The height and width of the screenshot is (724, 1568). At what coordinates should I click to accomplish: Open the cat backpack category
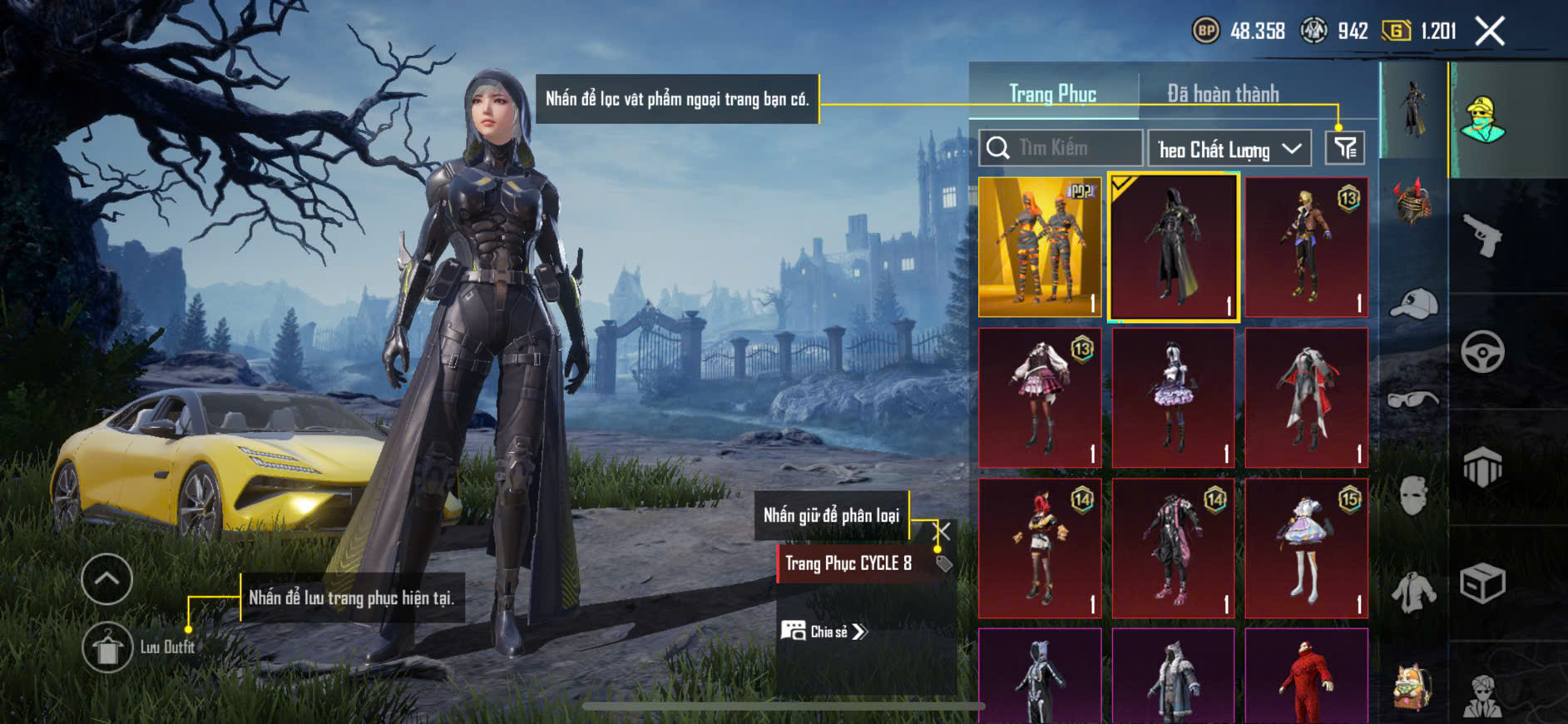coord(1413,687)
